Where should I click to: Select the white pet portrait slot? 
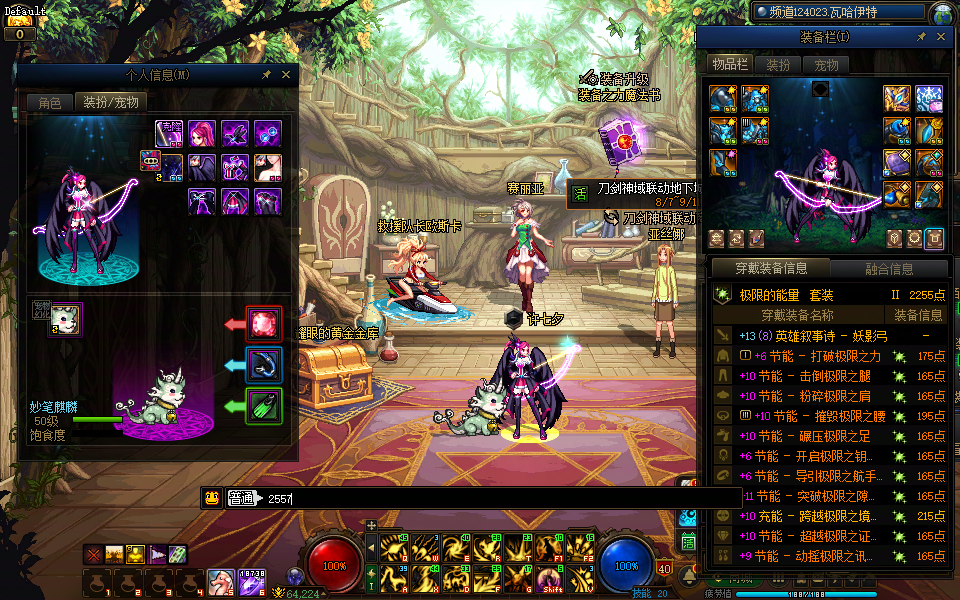66,319
